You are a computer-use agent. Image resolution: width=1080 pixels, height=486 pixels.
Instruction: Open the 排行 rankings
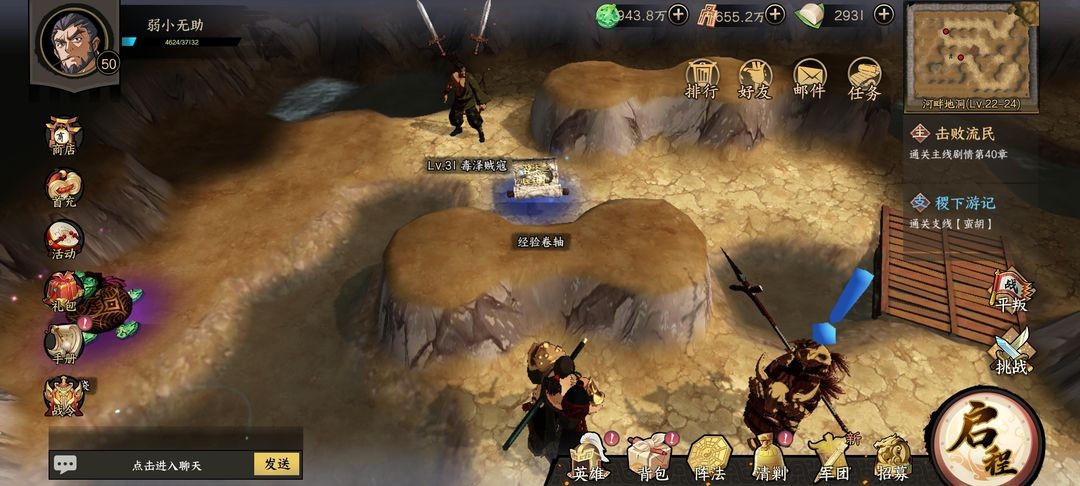(x=702, y=79)
